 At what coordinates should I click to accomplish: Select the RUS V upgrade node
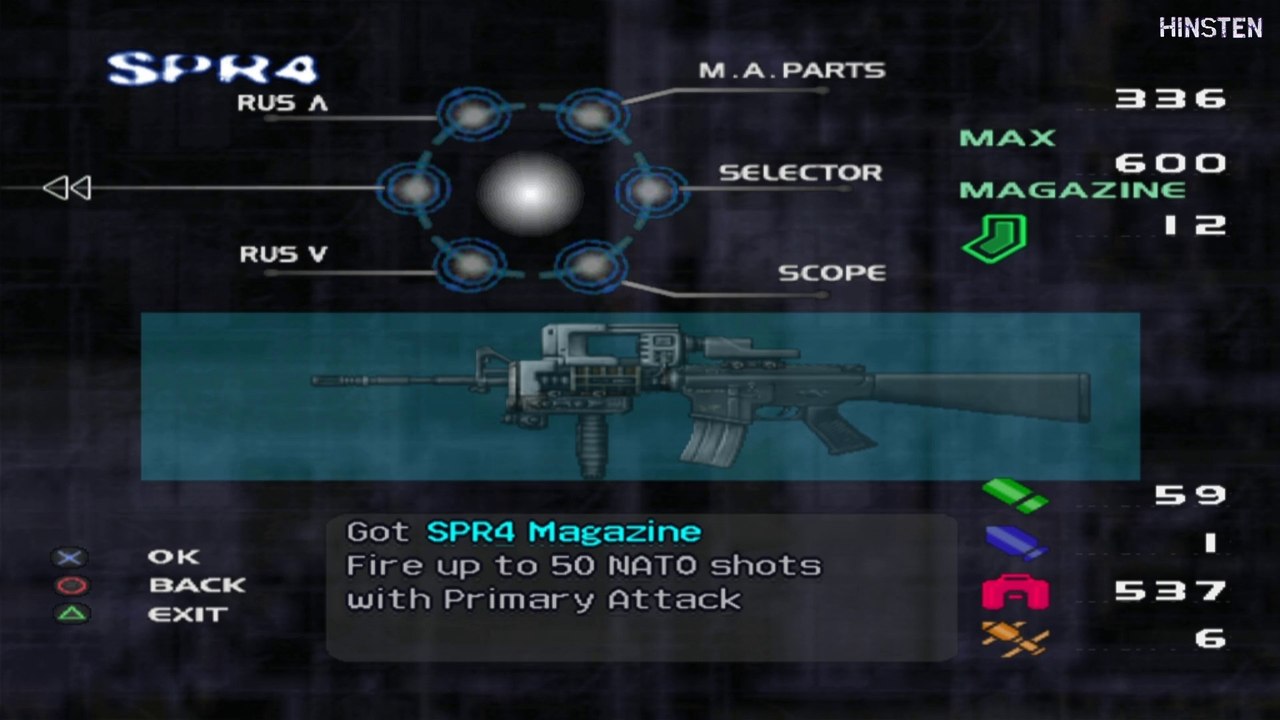(469, 266)
